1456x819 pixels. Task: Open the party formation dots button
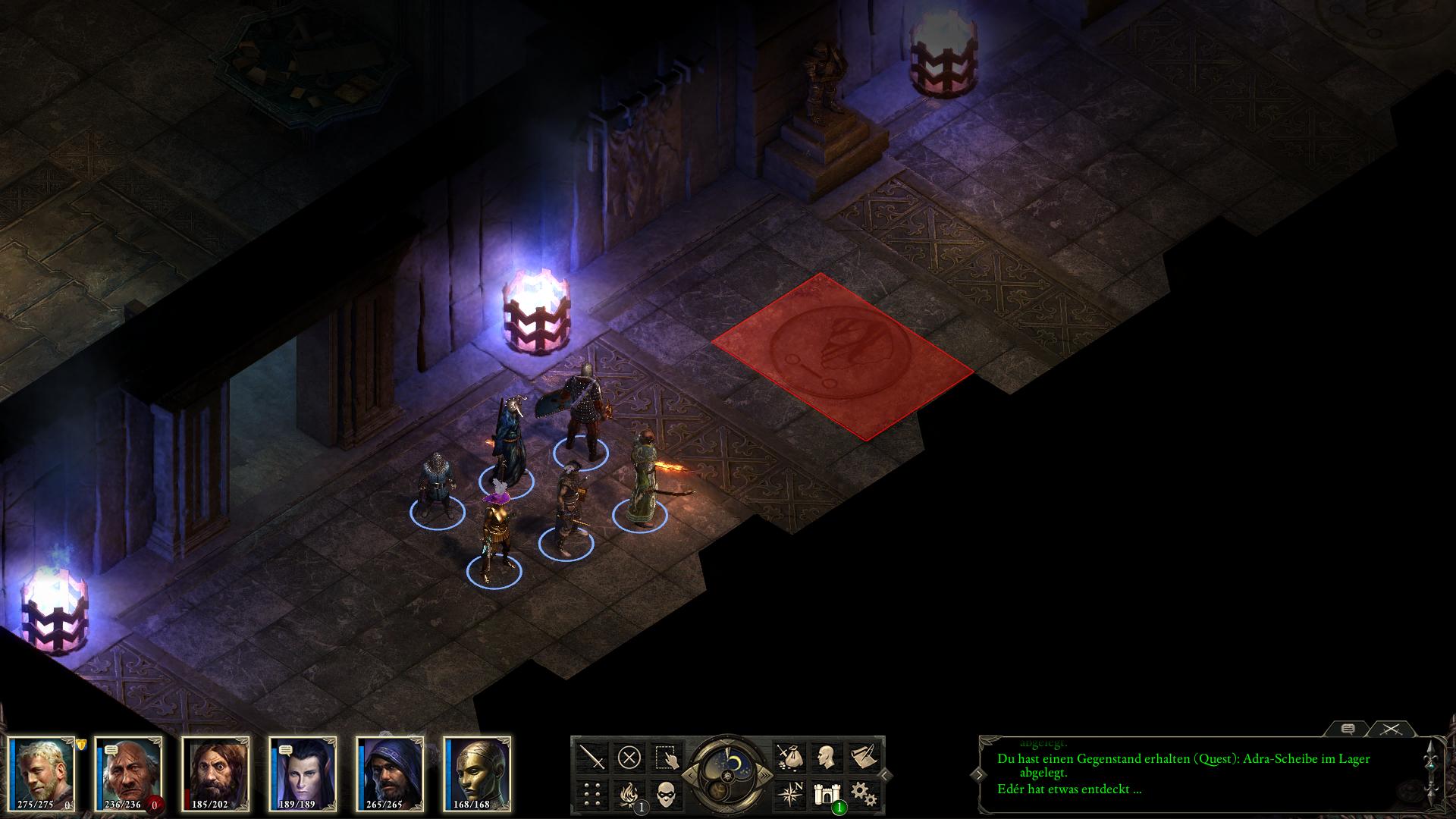coord(592,794)
